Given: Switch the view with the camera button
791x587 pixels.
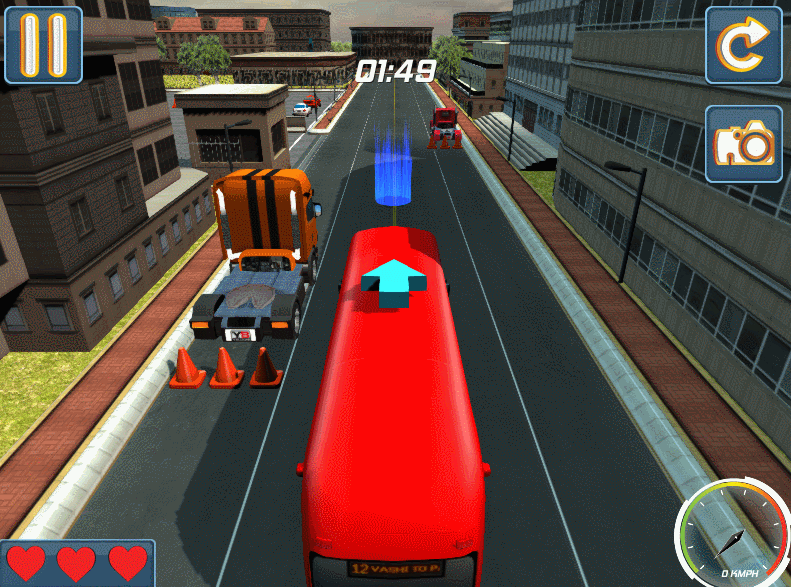Looking at the screenshot, I should pyautogui.click(x=743, y=144).
